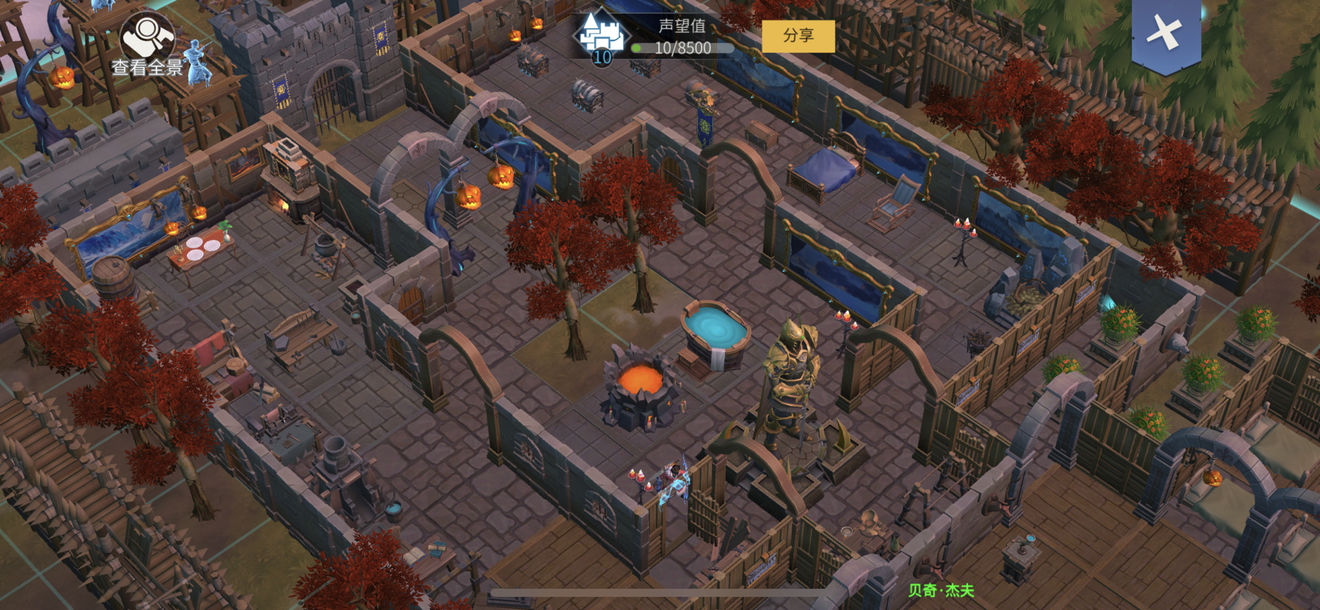Tap the yellow 分享 share button
The image size is (1320, 610).
pos(798,36)
